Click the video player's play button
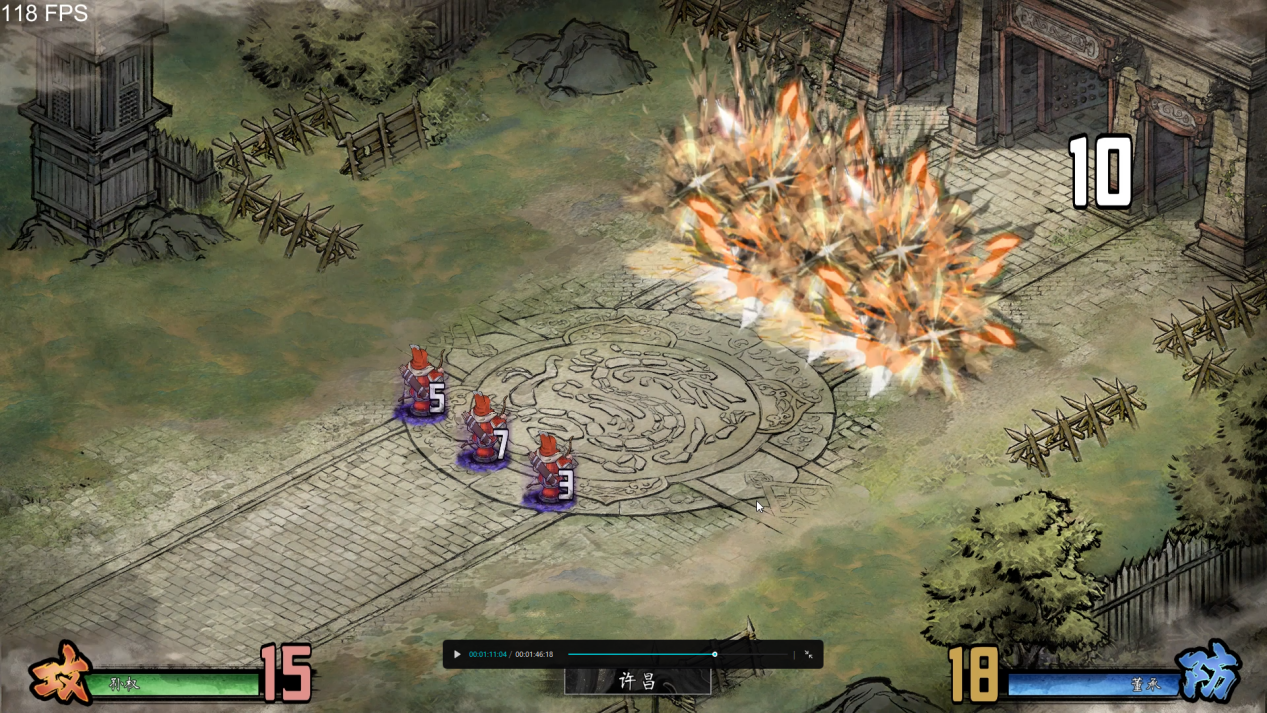 pos(457,655)
